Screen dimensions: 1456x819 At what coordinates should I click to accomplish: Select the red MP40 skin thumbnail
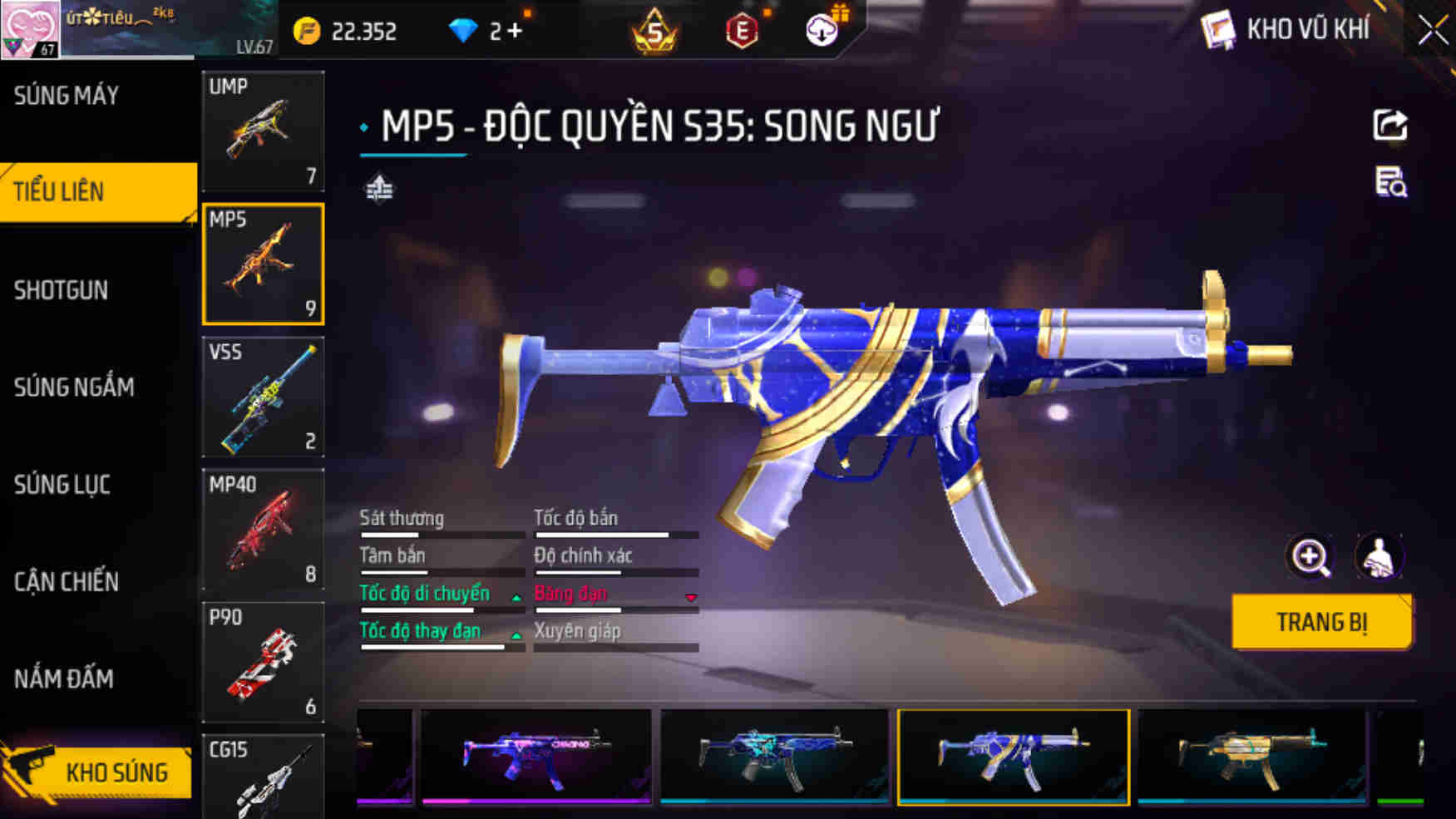[x=263, y=530]
